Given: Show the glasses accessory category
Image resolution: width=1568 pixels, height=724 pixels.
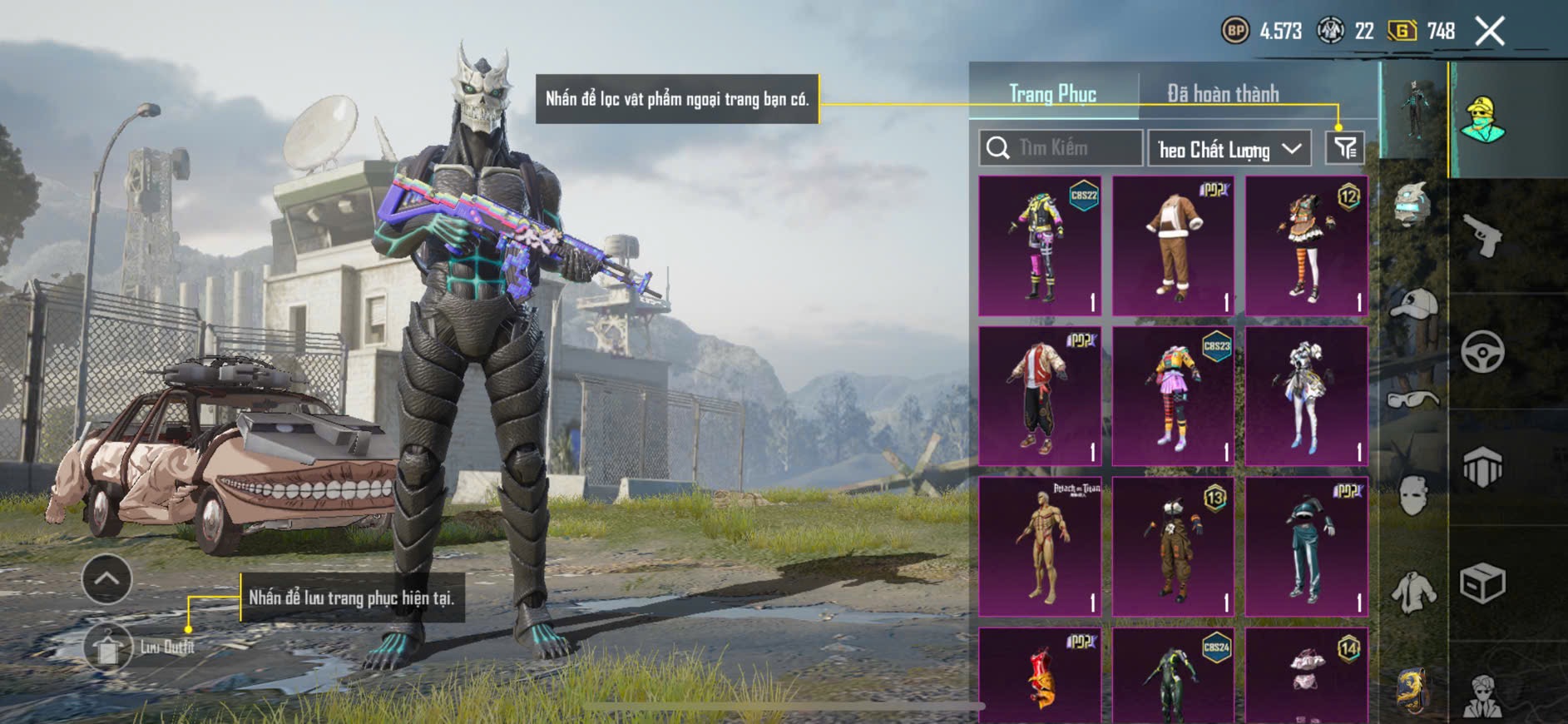Looking at the screenshot, I should 1413,400.
